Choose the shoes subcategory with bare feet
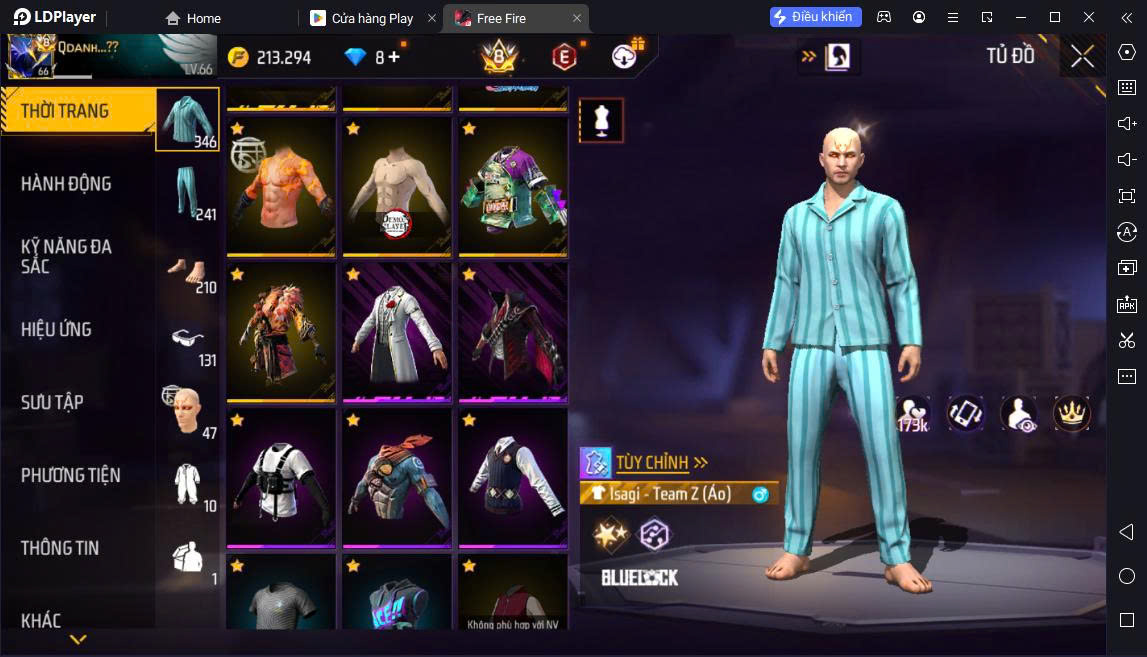 coord(187,268)
